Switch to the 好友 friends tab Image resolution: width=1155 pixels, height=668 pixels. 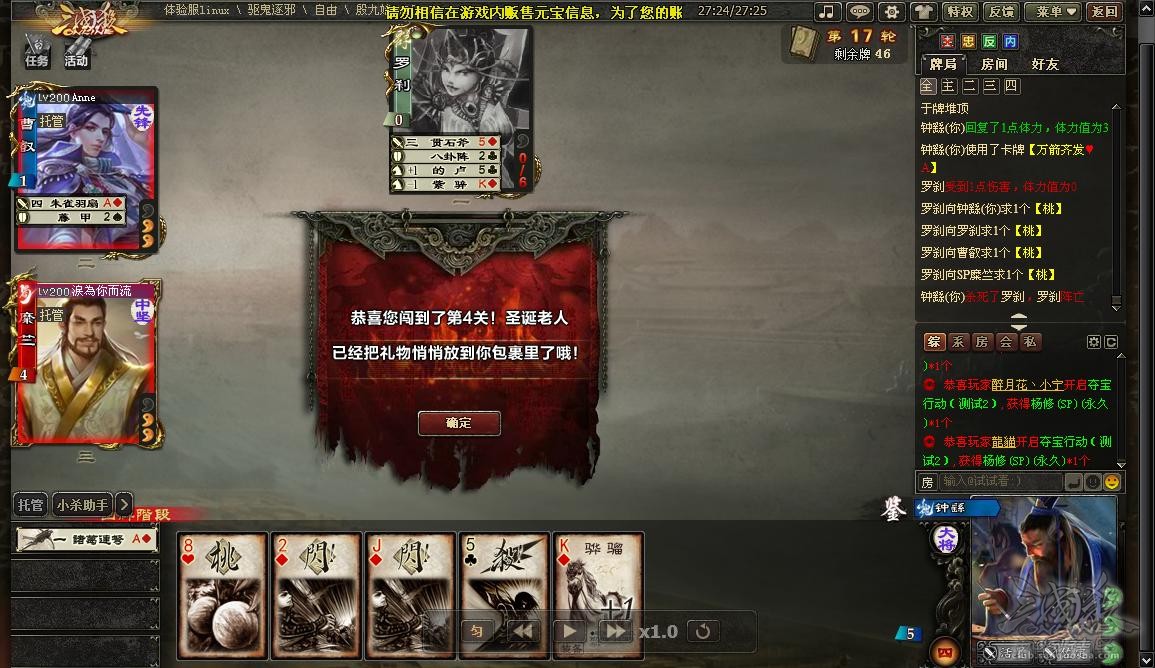pyautogui.click(x=1045, y=64)
